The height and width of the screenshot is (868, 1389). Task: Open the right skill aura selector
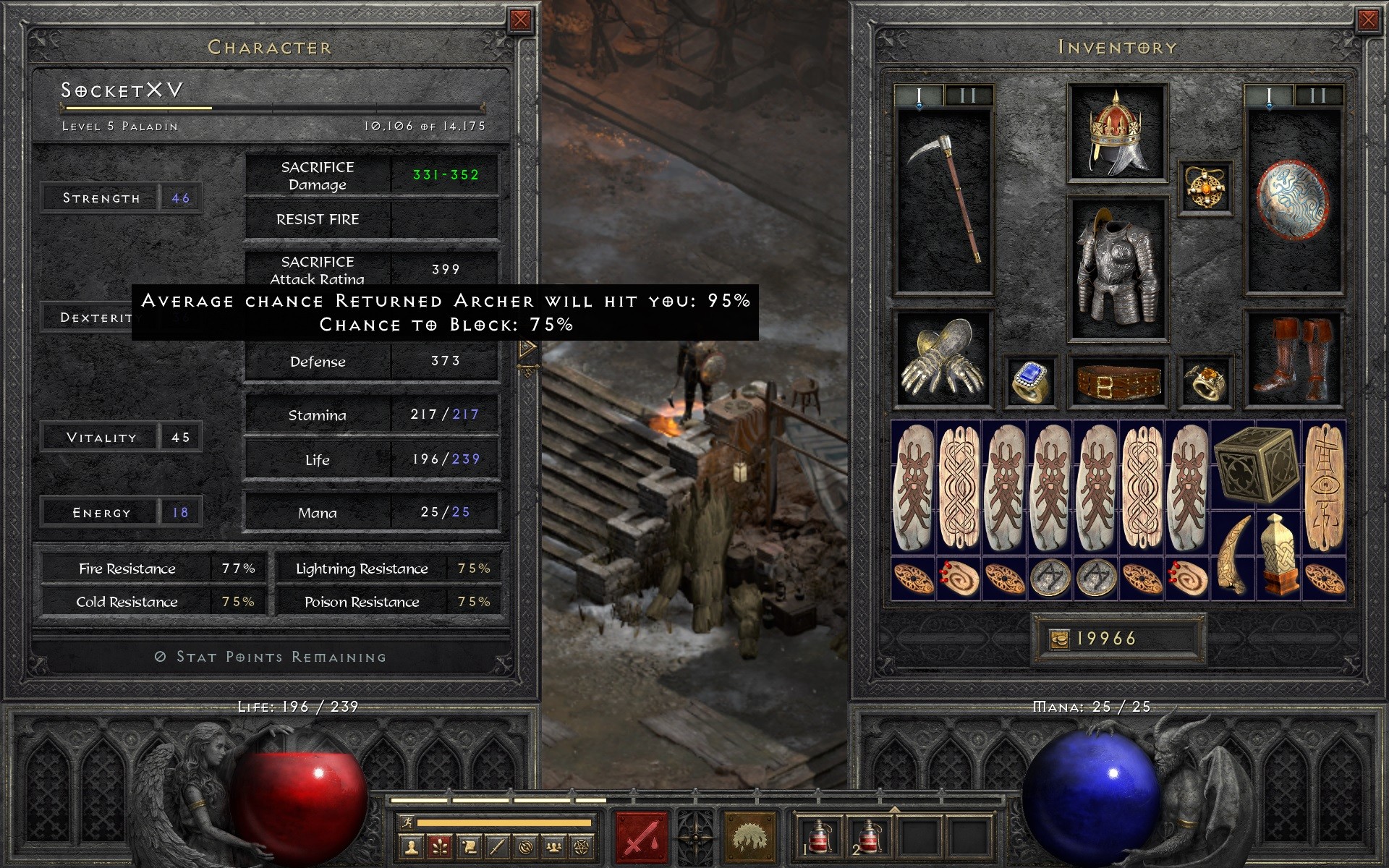click(x=750, y=837)
